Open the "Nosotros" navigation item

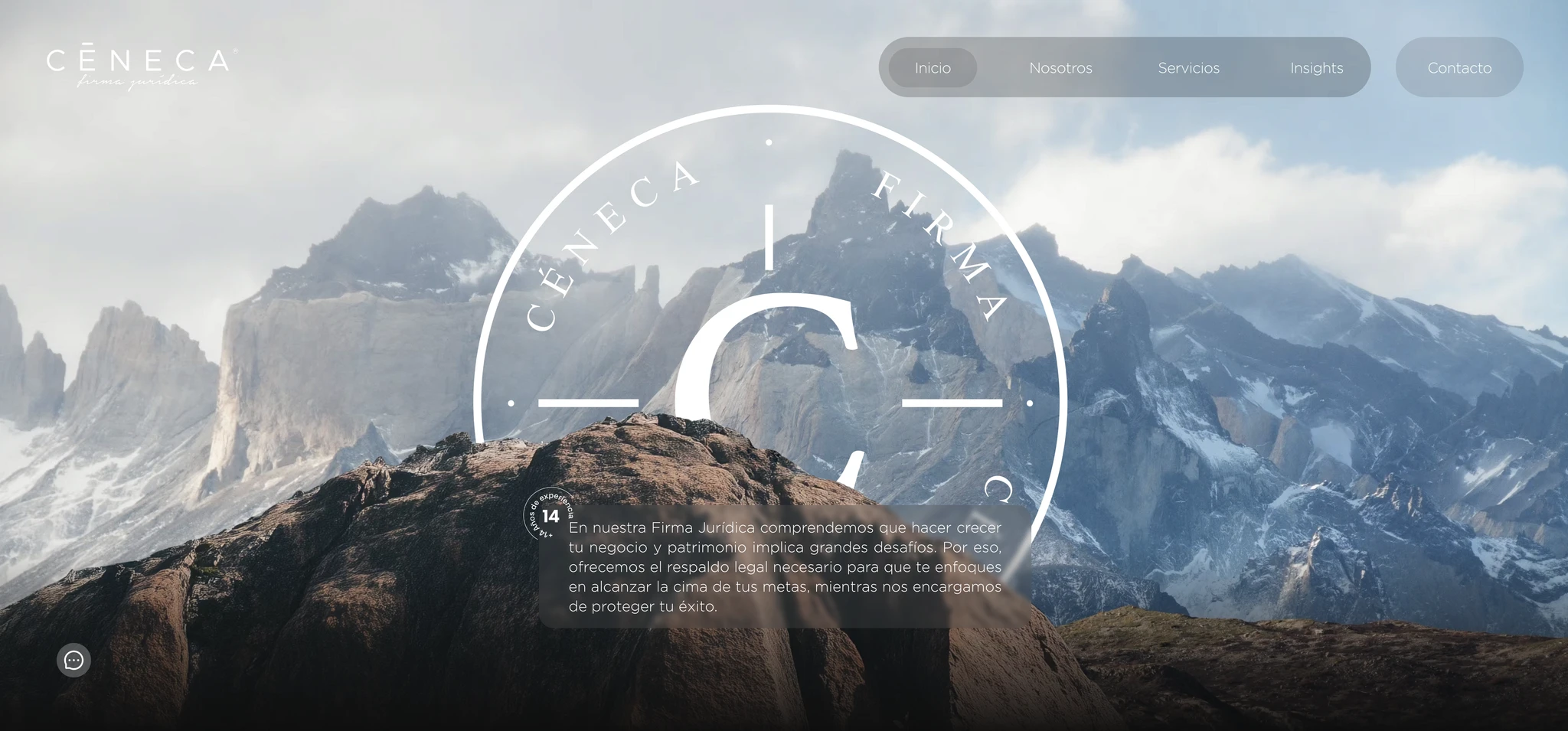tap(1060, 67)
